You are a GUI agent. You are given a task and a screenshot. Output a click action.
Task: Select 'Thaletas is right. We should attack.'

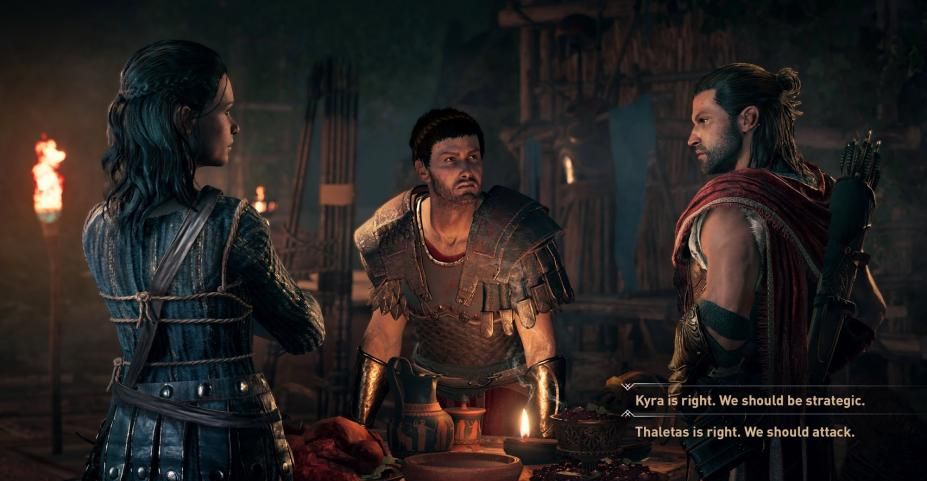(744, 432)
